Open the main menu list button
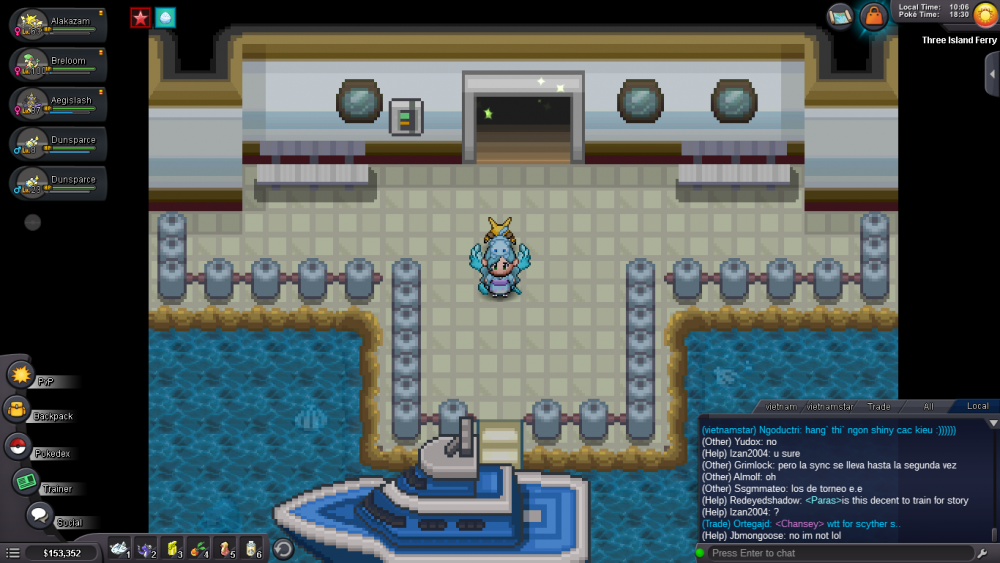Image resolution: width=1000 pixels, height=563 pixels. pyautogui.click(x=12, y=552)
